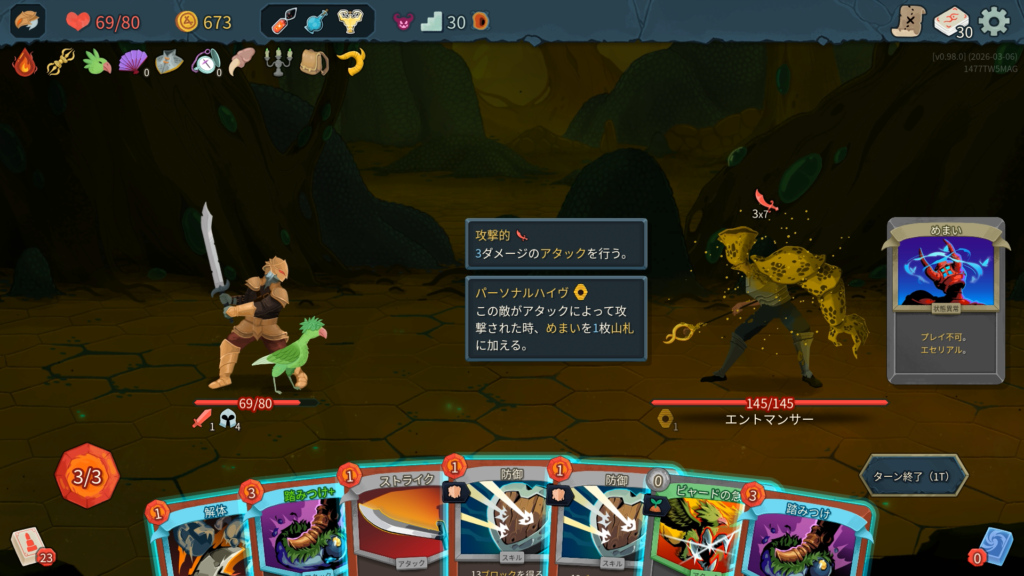Click the character portrait icon
Image resolution: width=1024 pixels, height=576 pixels.
point(28,21)
